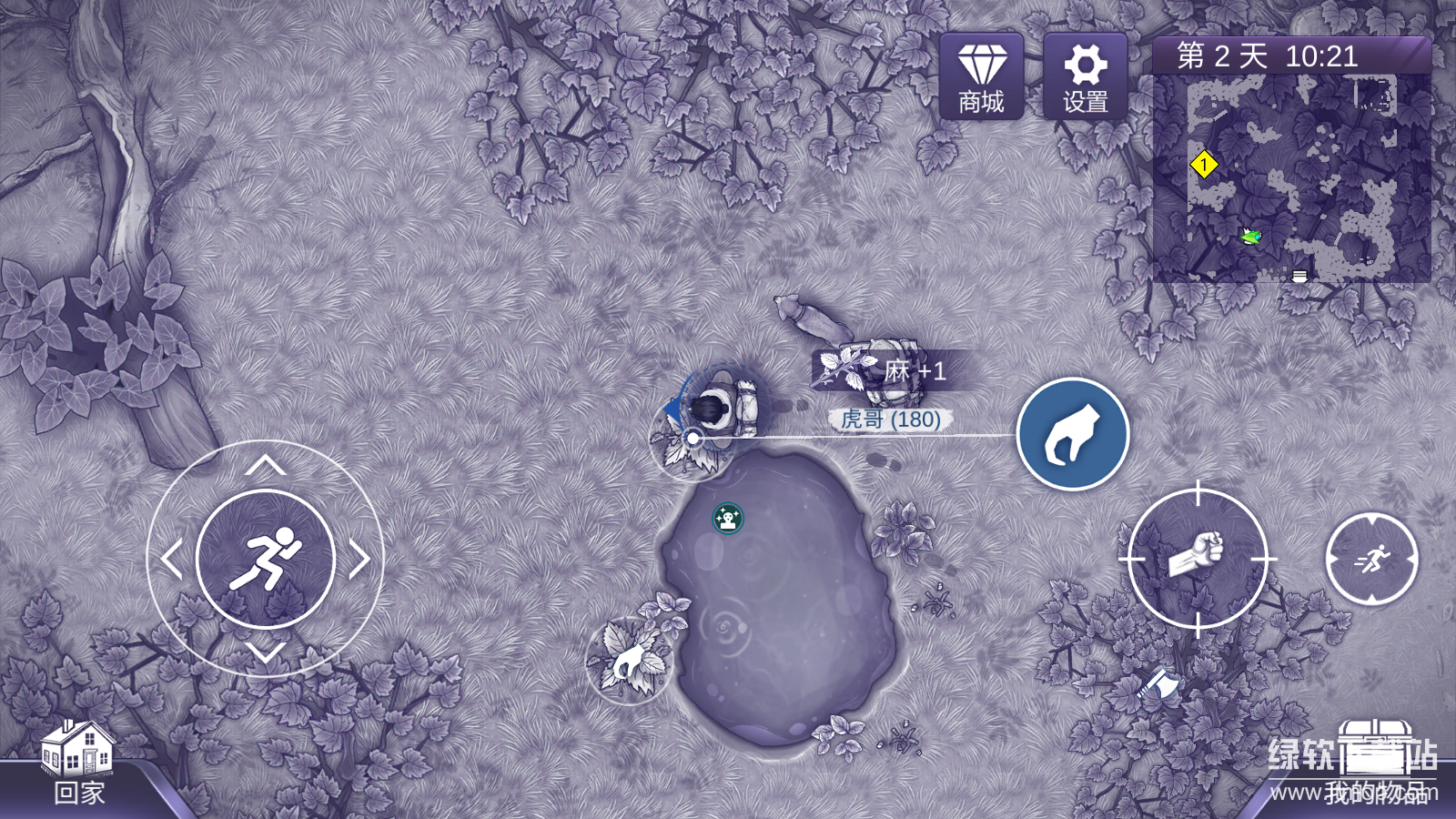Activate the fist attack button

point(1198,558)
